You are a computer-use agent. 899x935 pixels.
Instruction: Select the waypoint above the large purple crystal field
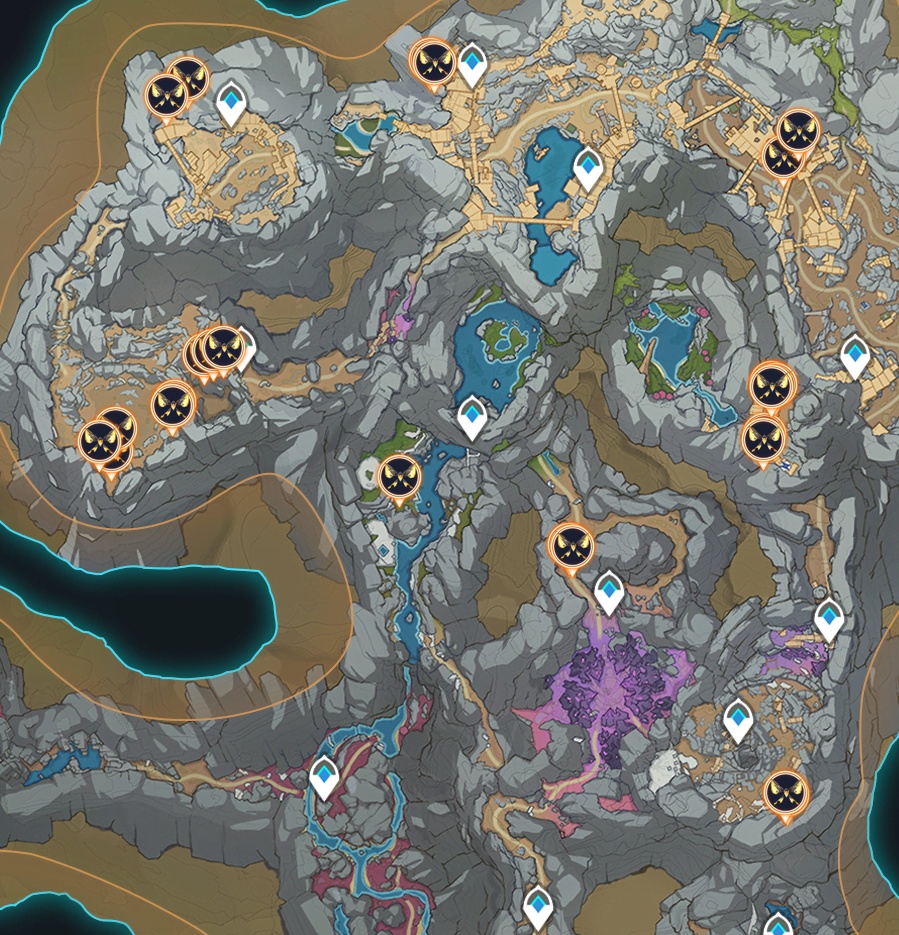(609, 591)
